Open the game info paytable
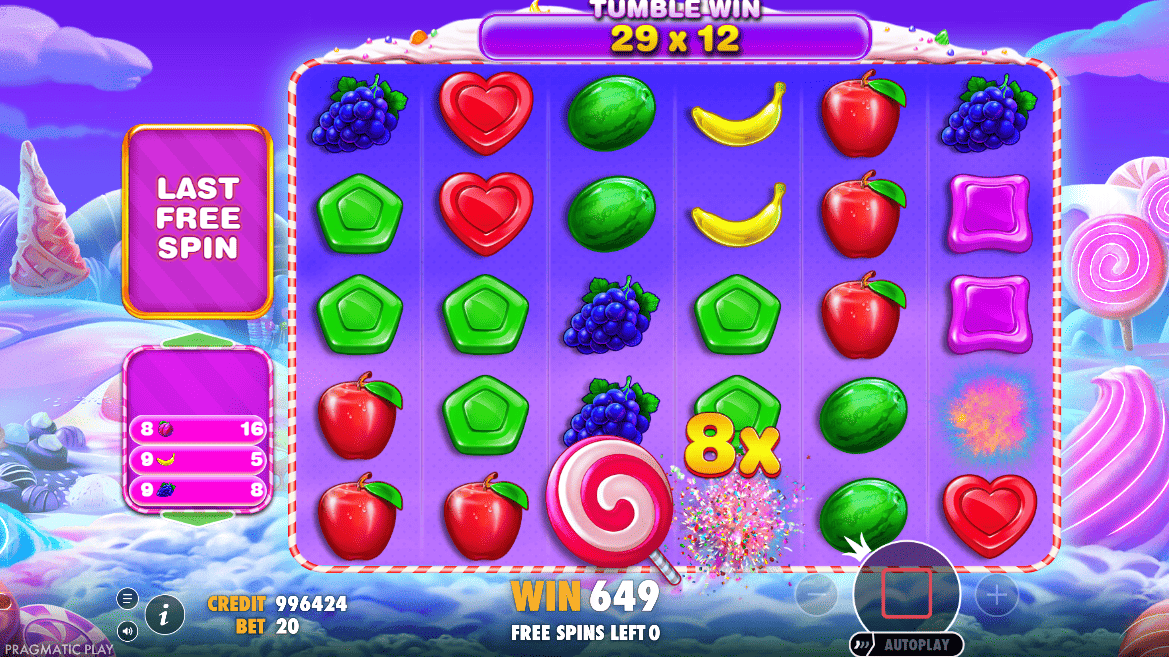 tap(164, 612)
